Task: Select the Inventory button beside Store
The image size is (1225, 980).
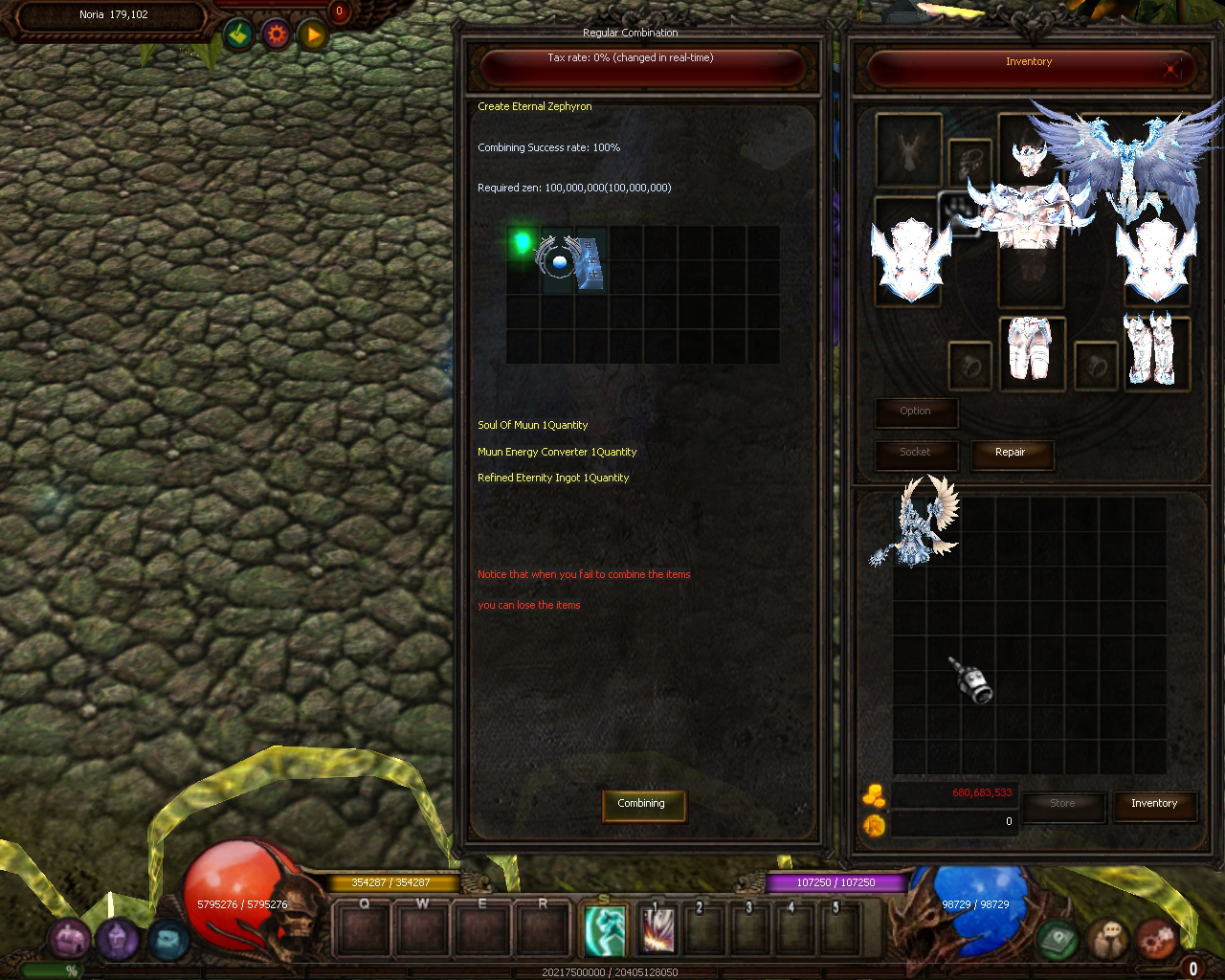Action: click(x=1154, y=804)
